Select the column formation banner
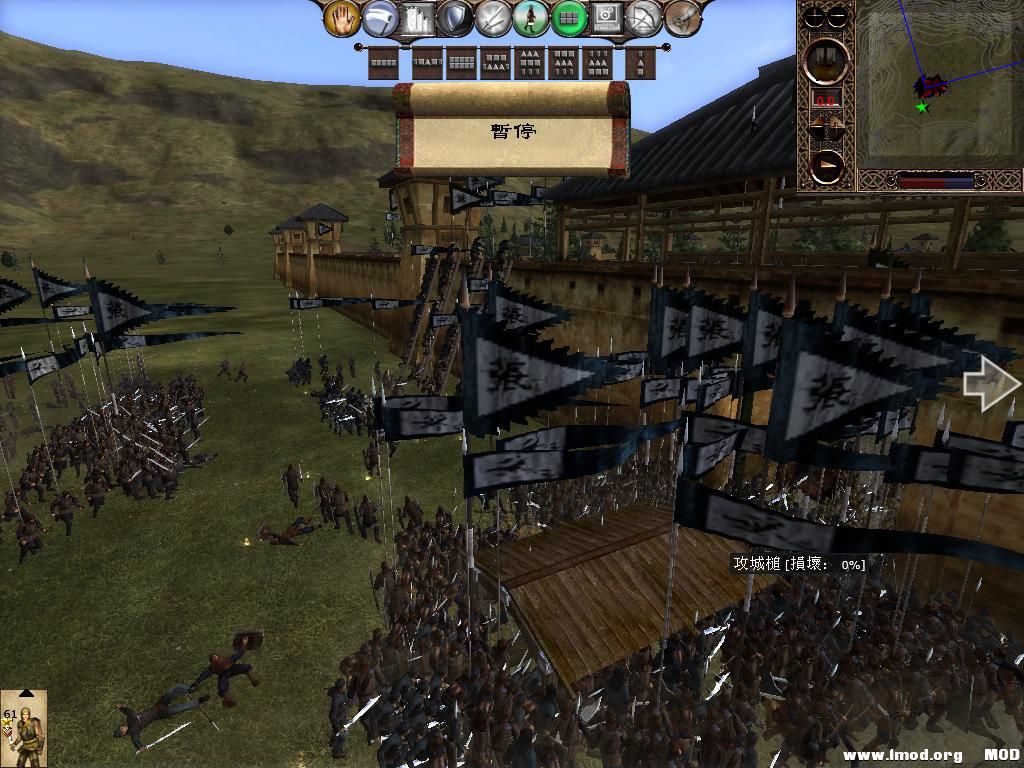 click(x=641, y=63)
